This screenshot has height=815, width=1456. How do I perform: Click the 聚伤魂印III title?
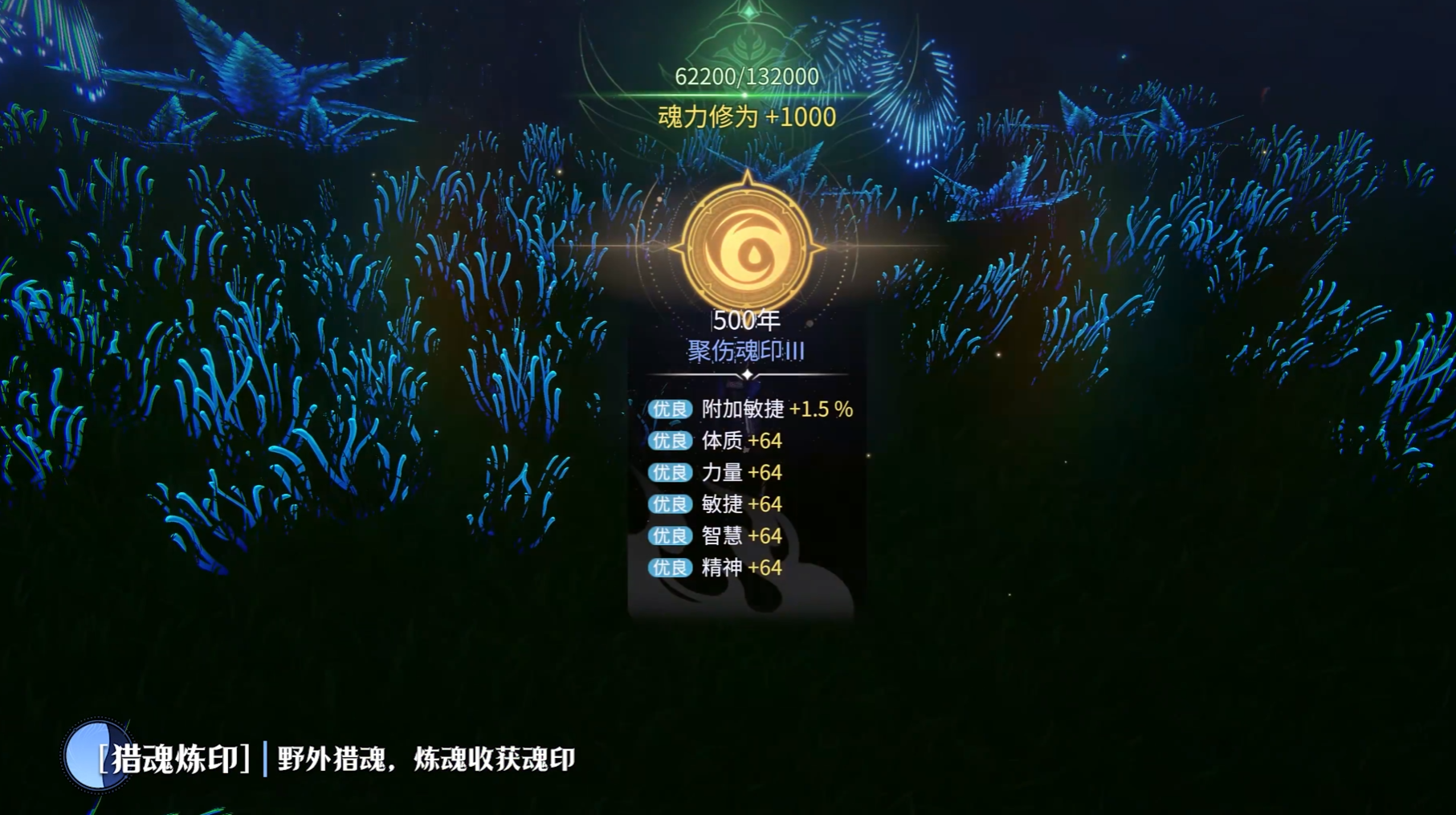coord(747,350)
